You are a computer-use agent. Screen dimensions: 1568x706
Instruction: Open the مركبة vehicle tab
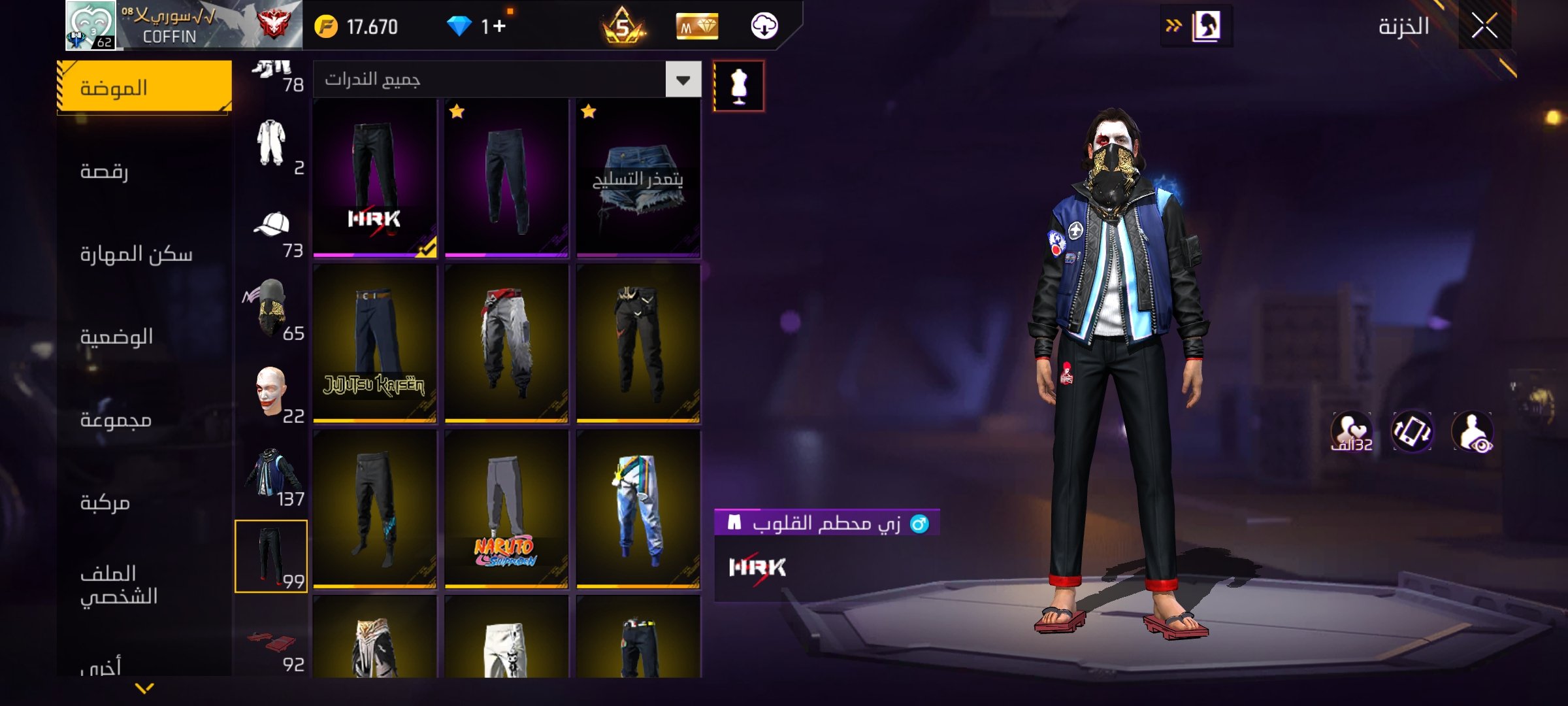144,502
